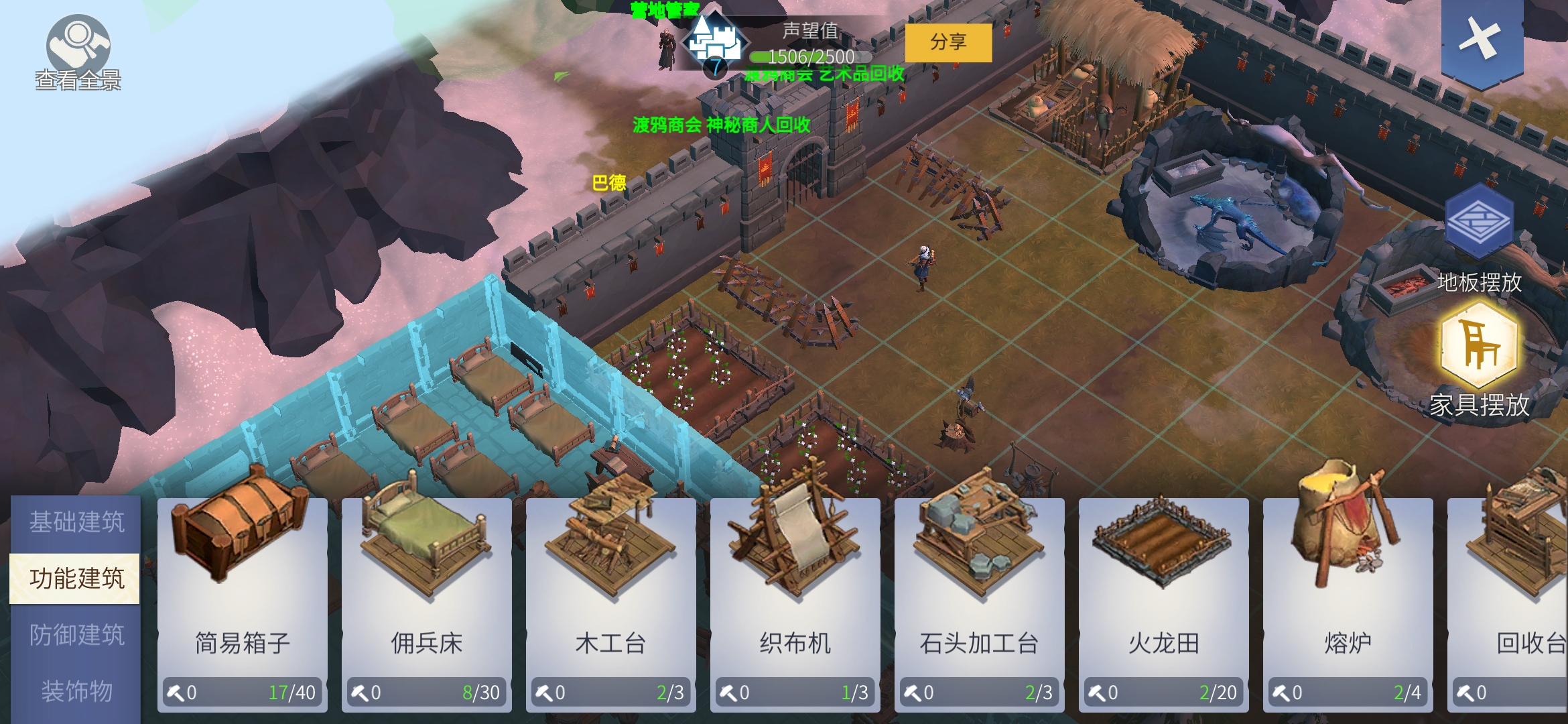This screenshot has height=724, width=1568.
Task: Tap the yellow 分享 share button
Action: [x=948, y=43]
